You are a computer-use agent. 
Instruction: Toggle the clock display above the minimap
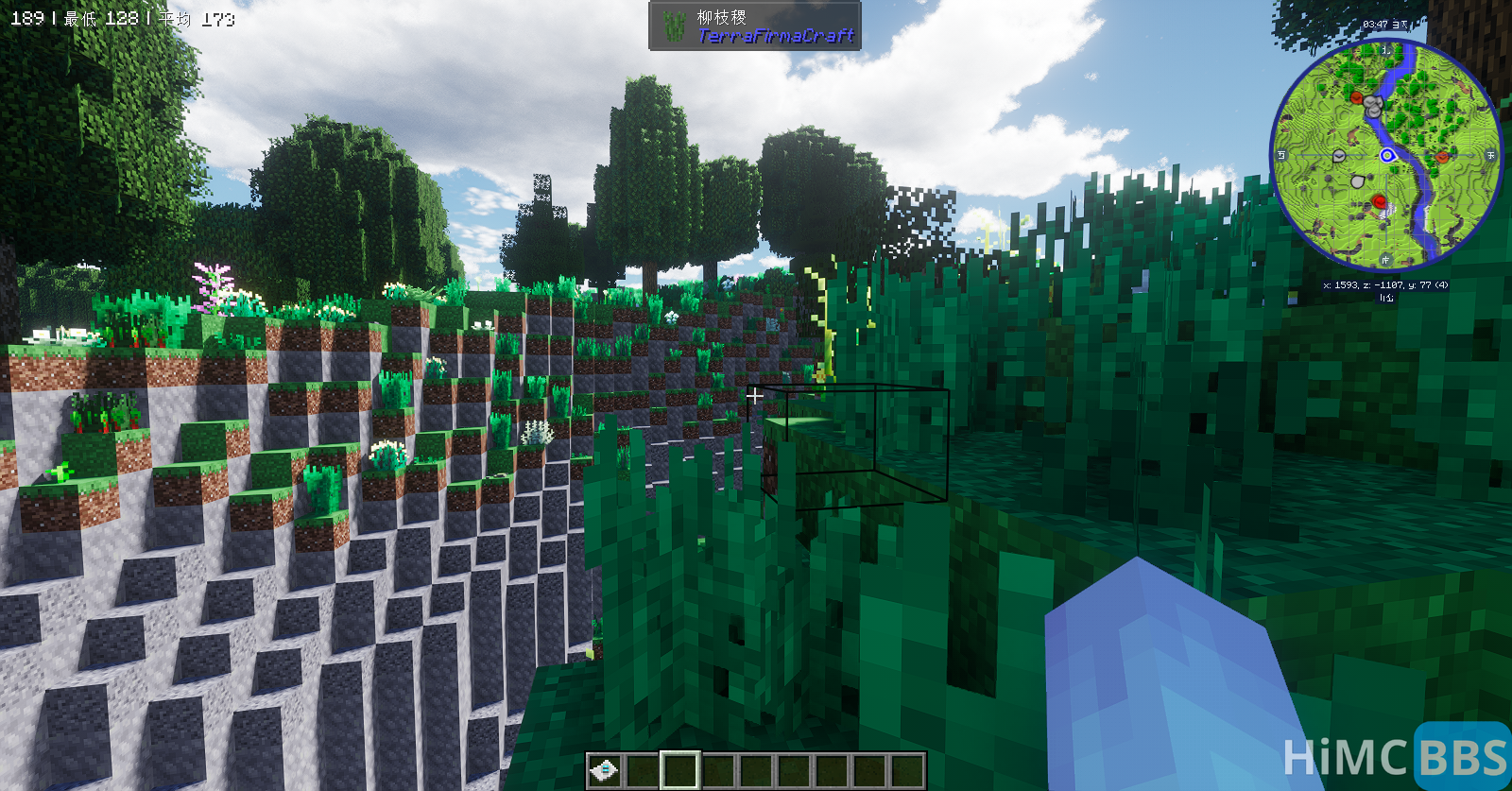click(1383, 24)
